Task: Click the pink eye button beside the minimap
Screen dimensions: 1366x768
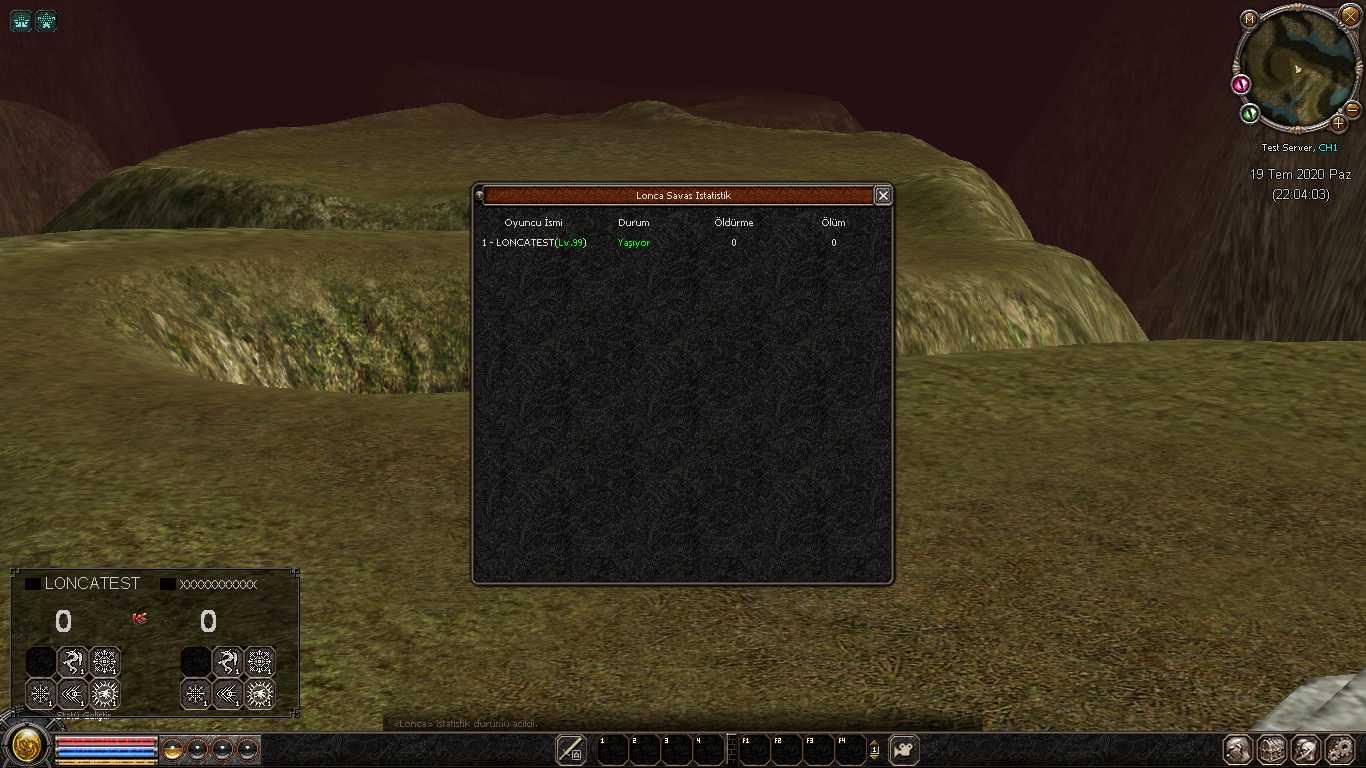Action: (x=1242, y=84)
